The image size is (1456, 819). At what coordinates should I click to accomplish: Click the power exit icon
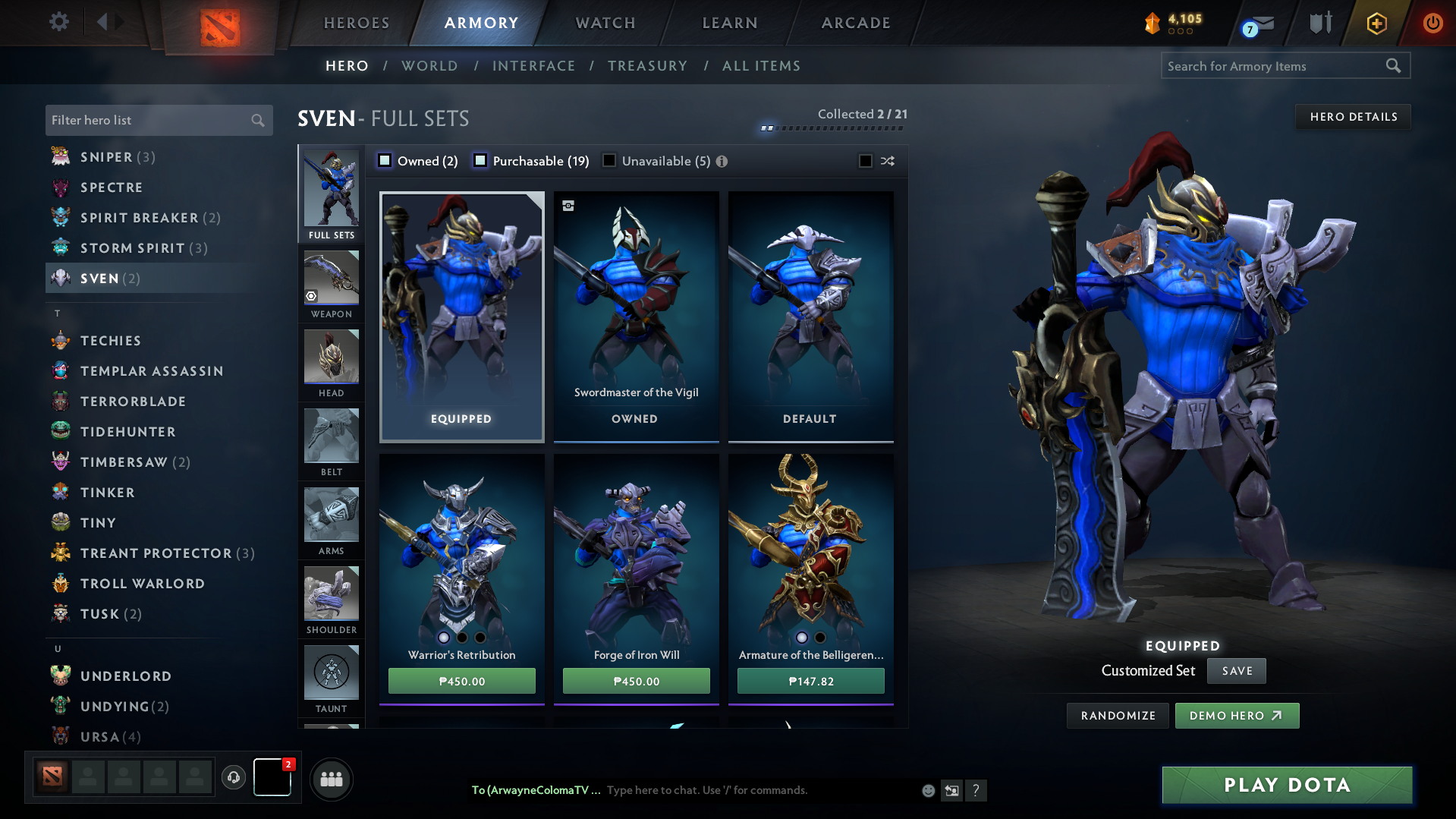[x=1432, y=22]
